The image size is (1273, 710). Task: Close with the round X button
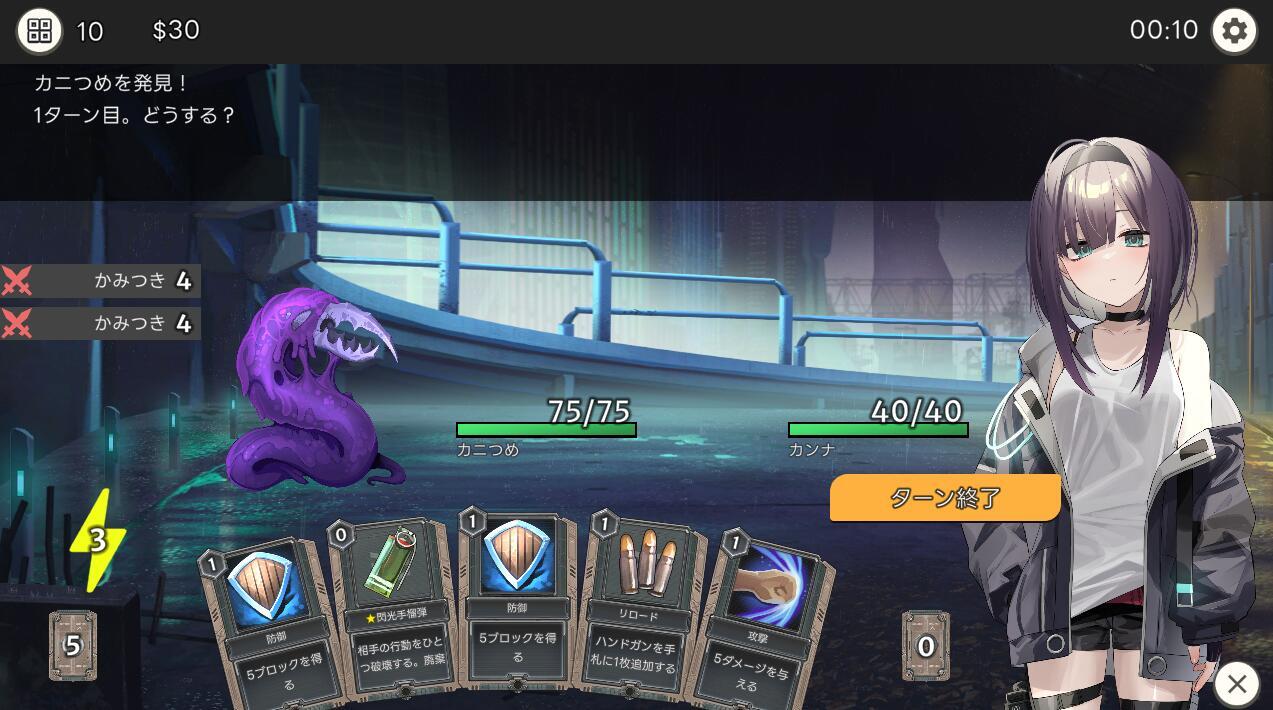[x=1237, y=684]
